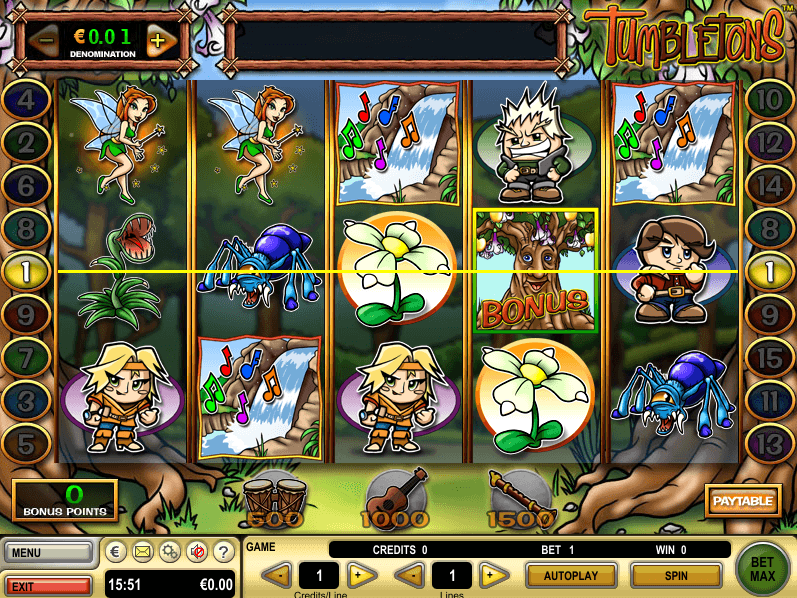Viewport: 797px width, 598px height.
Task: Open the envelope messages icon
Action: click(x=143, y=551)
